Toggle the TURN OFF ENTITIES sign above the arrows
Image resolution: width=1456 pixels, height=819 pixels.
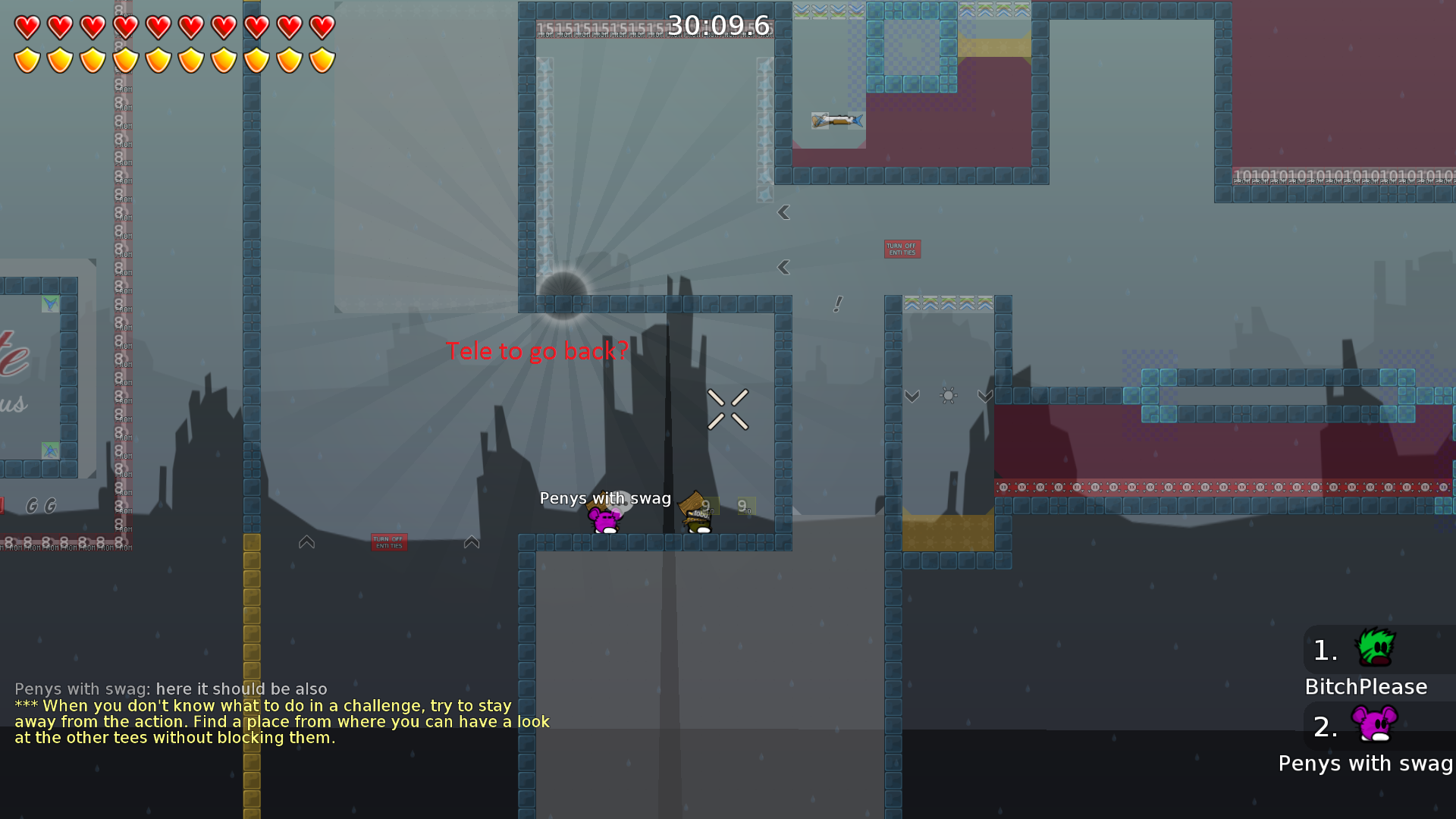click(902, 249)
